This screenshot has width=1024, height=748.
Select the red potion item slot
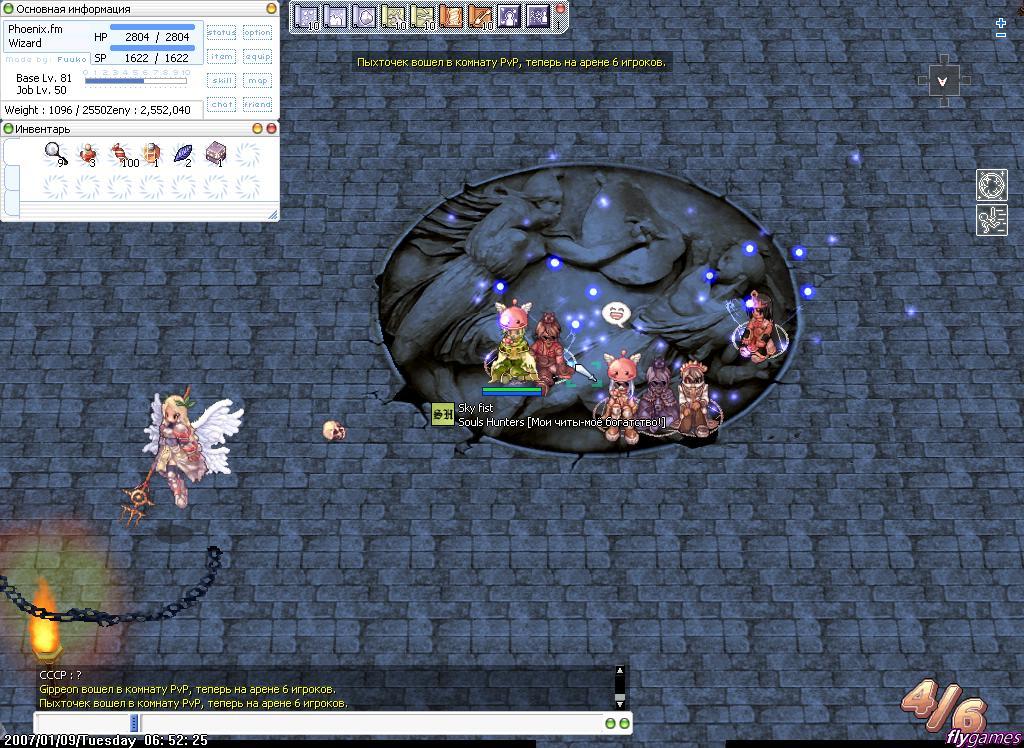pos(88,153)
